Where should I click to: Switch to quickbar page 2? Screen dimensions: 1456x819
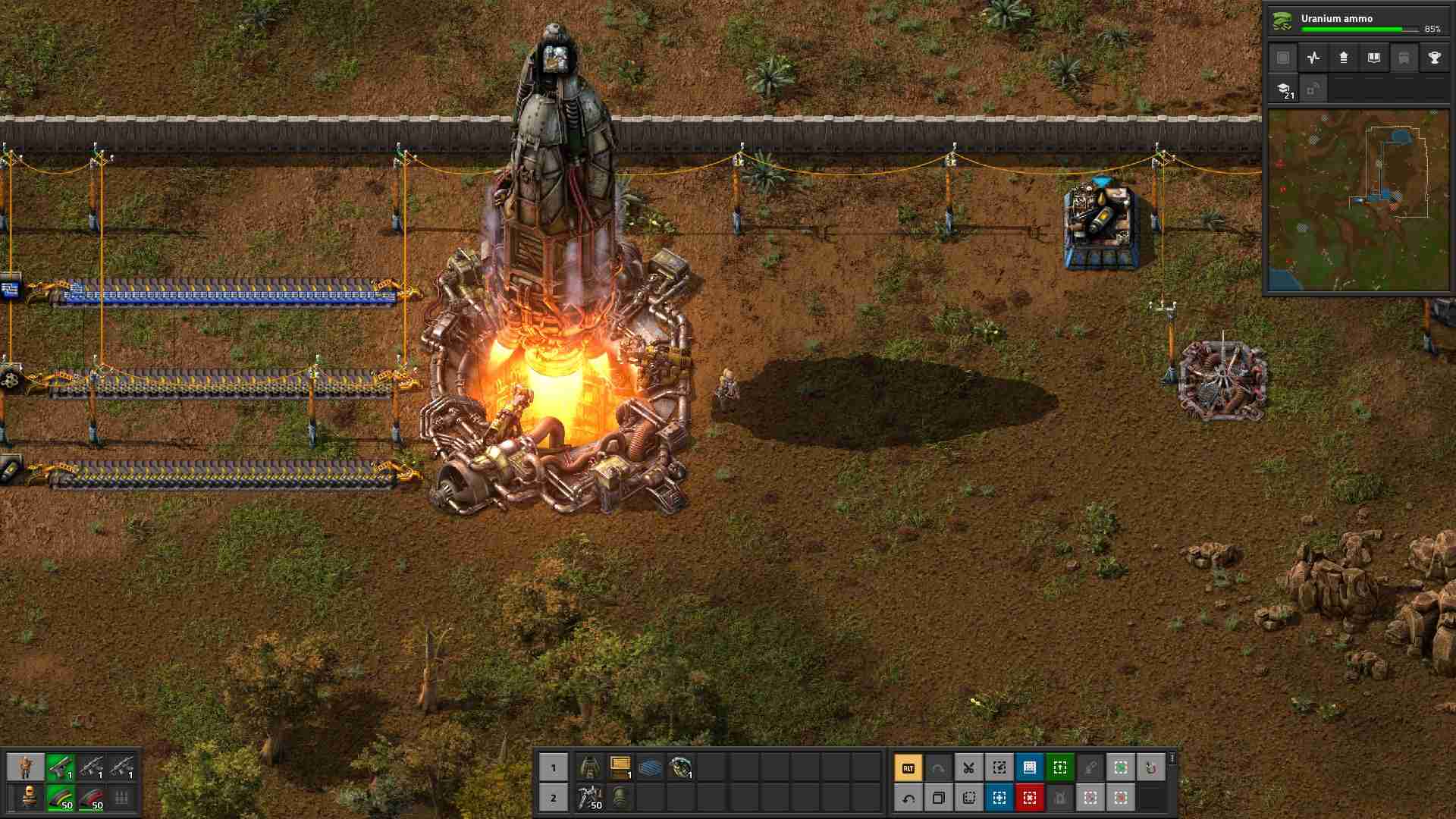553,798
